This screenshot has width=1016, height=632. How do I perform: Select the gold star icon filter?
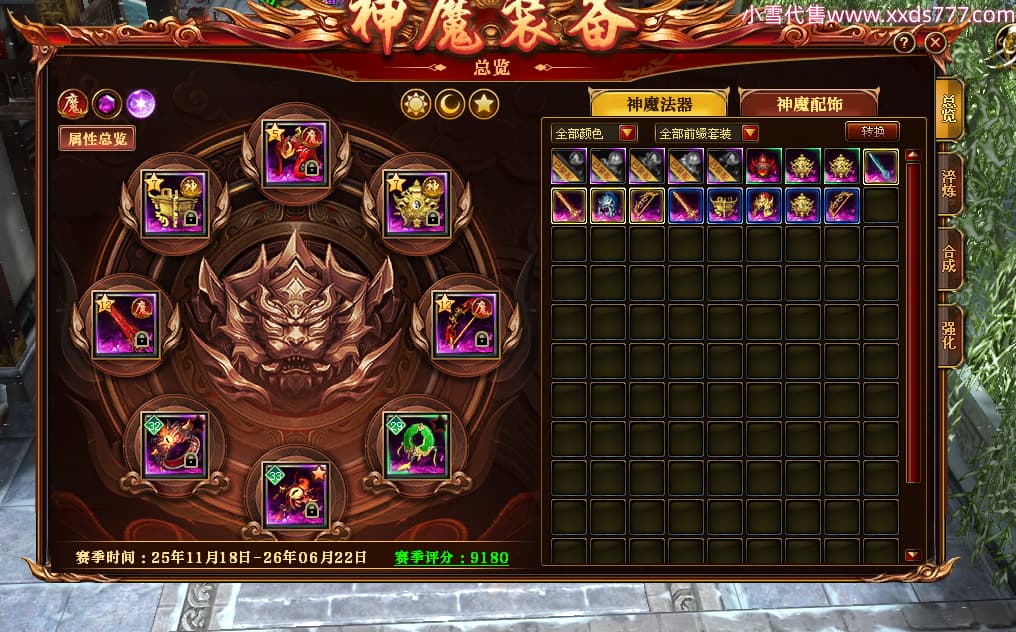point(484,104)
